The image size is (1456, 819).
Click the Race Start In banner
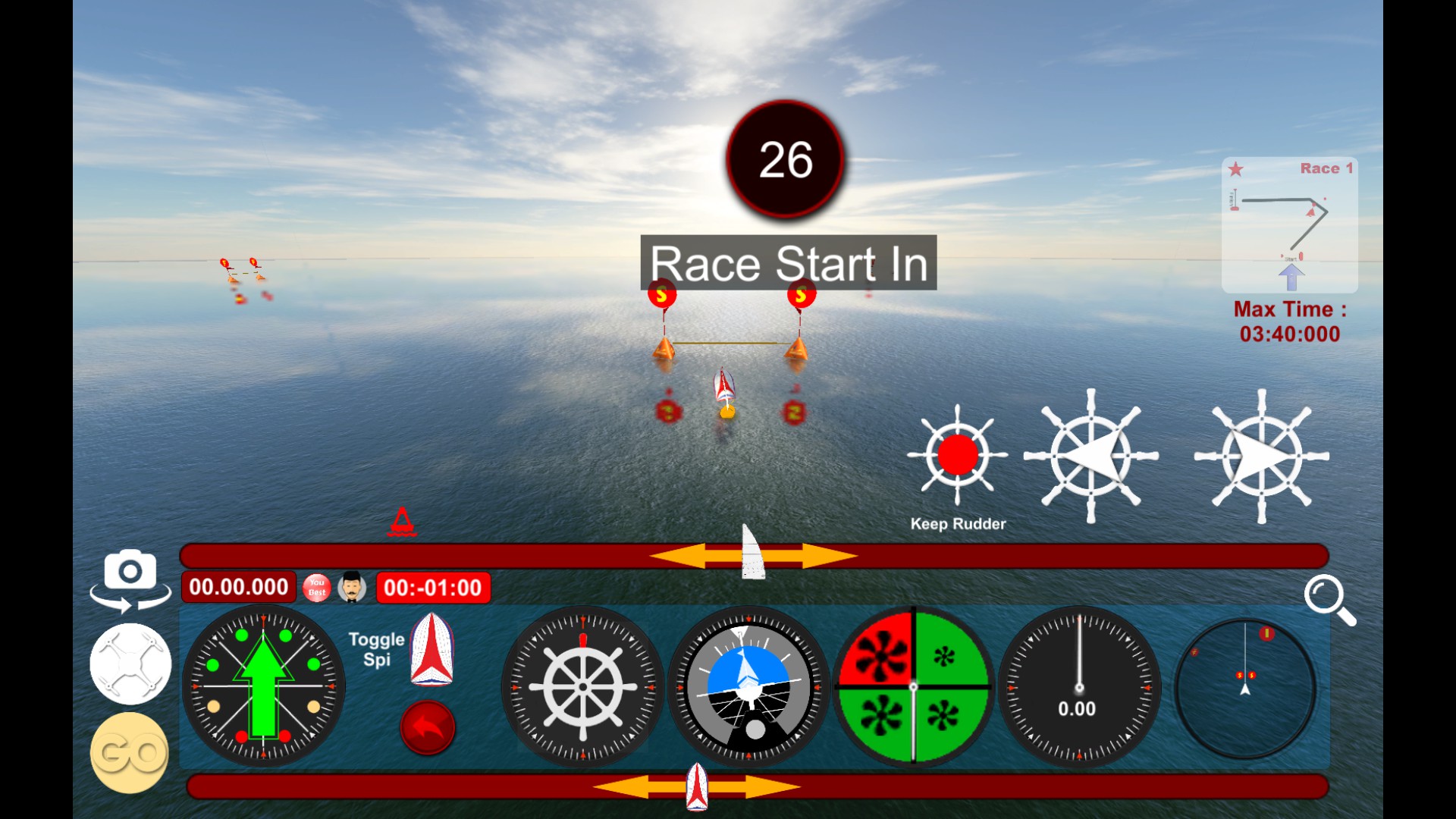789,264
